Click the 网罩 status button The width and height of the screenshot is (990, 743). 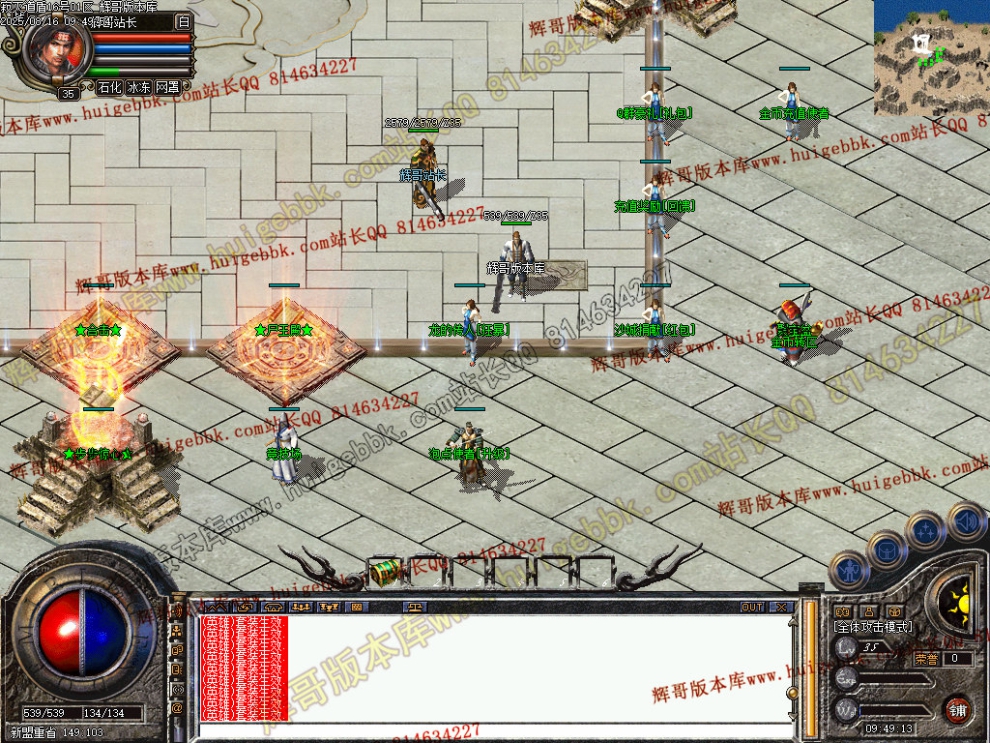168,87
